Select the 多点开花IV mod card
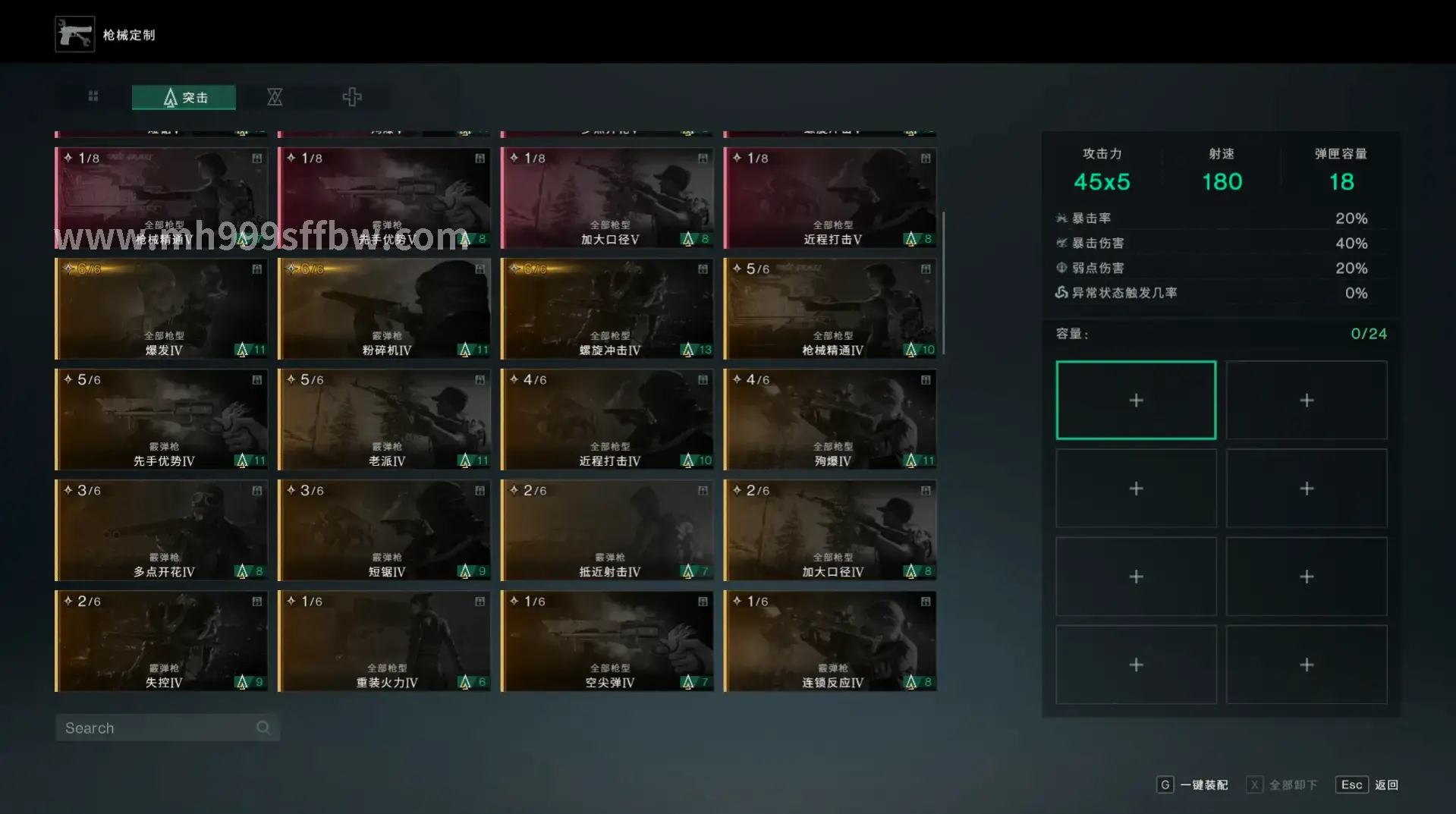The height and width of the screenshot is (814, 1456). 162,531
